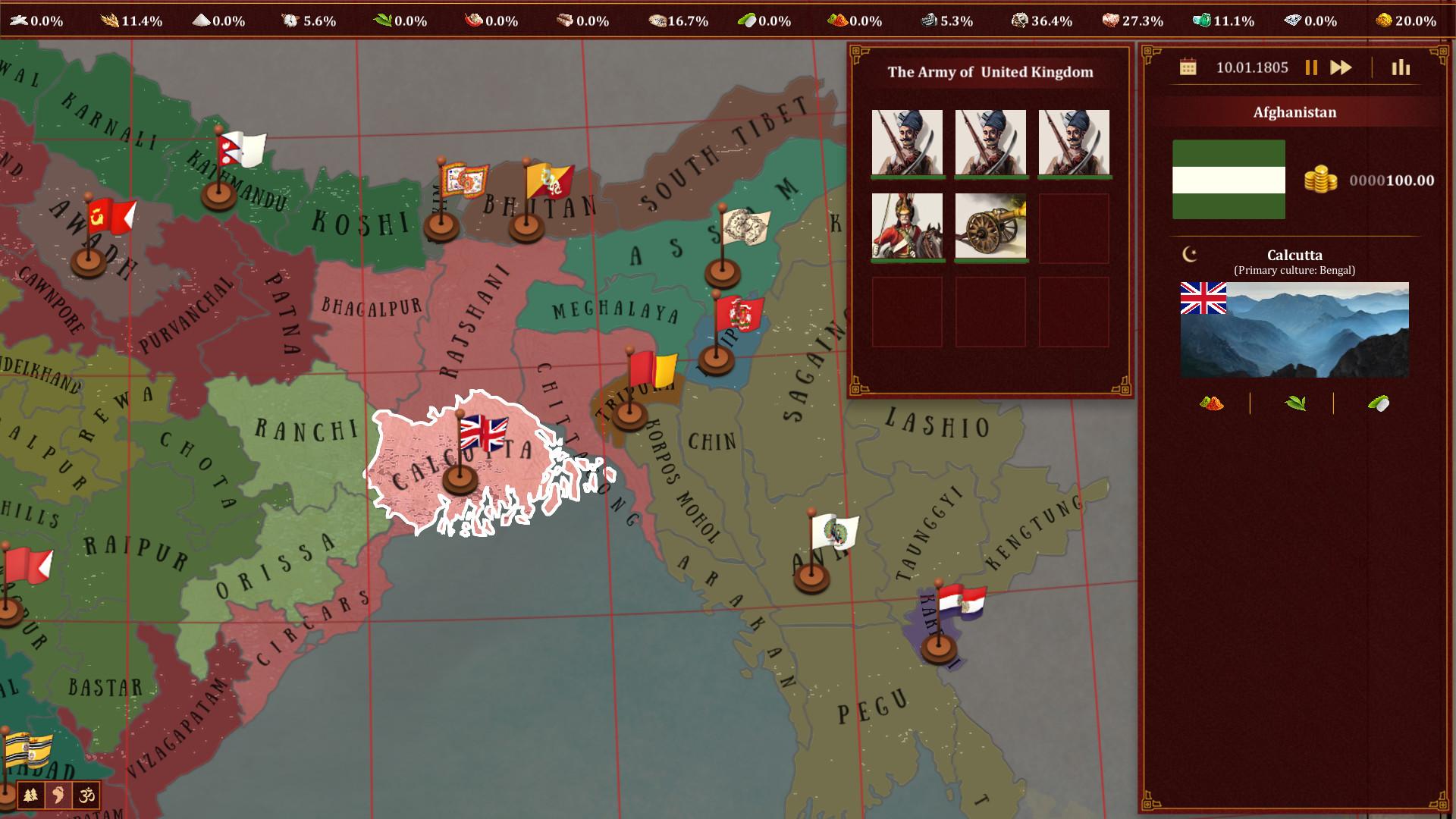This screenshot has width=1456, height=819.
Task: Click the diamond resource showing 0.0%
Action: tap(1291, 20)
